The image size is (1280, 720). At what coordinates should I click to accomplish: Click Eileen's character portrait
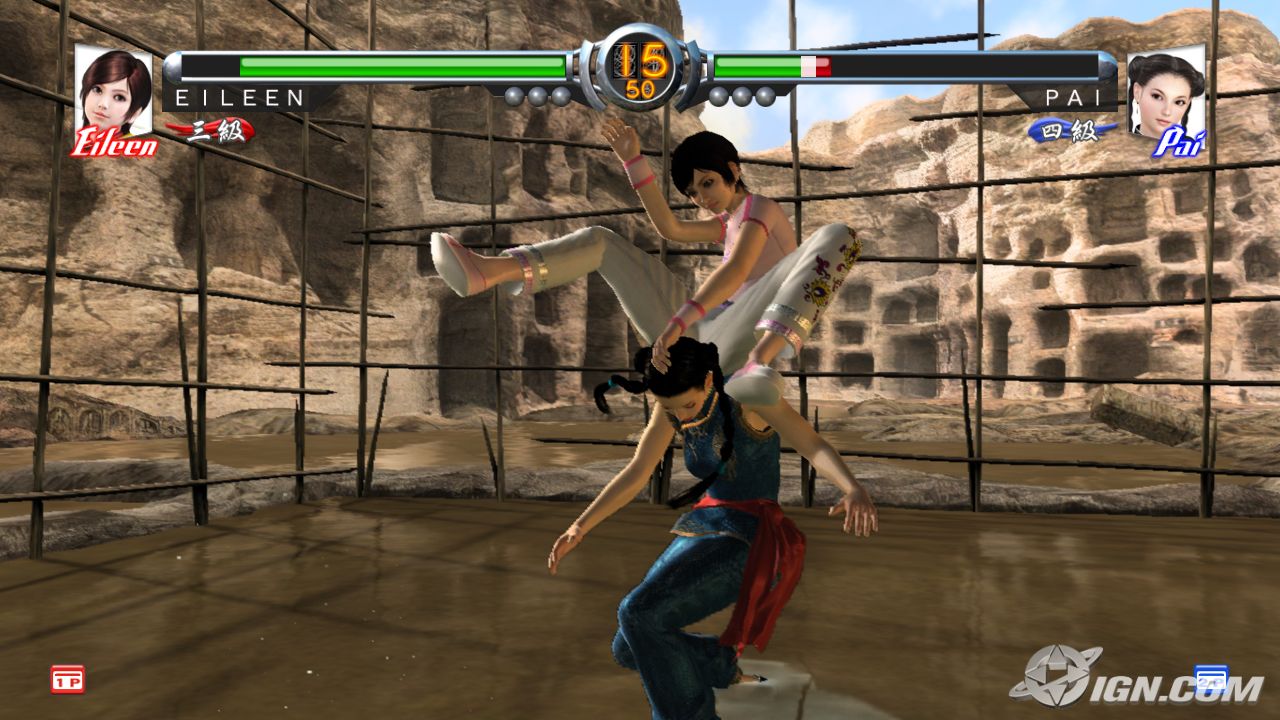pos(114,91)
